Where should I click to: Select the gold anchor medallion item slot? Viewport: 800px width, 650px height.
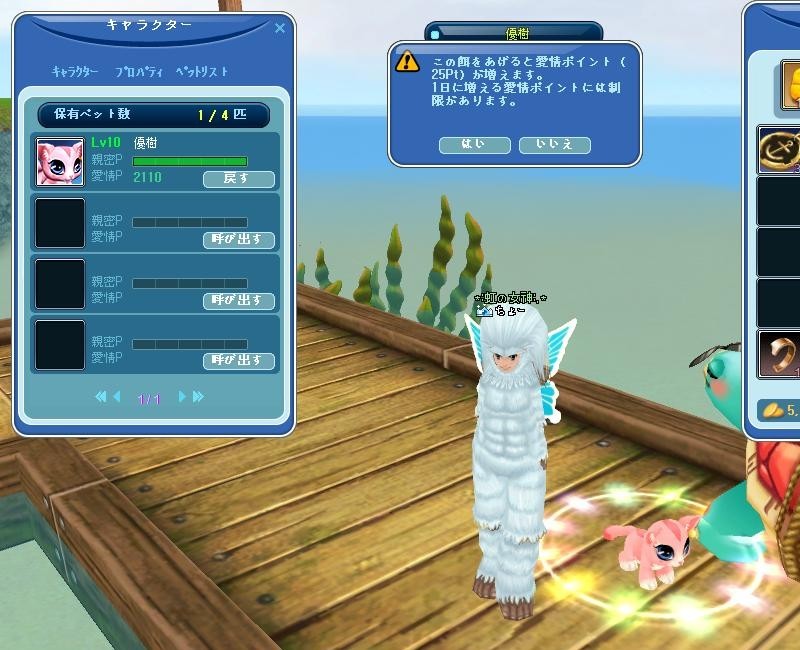(780, 150)
